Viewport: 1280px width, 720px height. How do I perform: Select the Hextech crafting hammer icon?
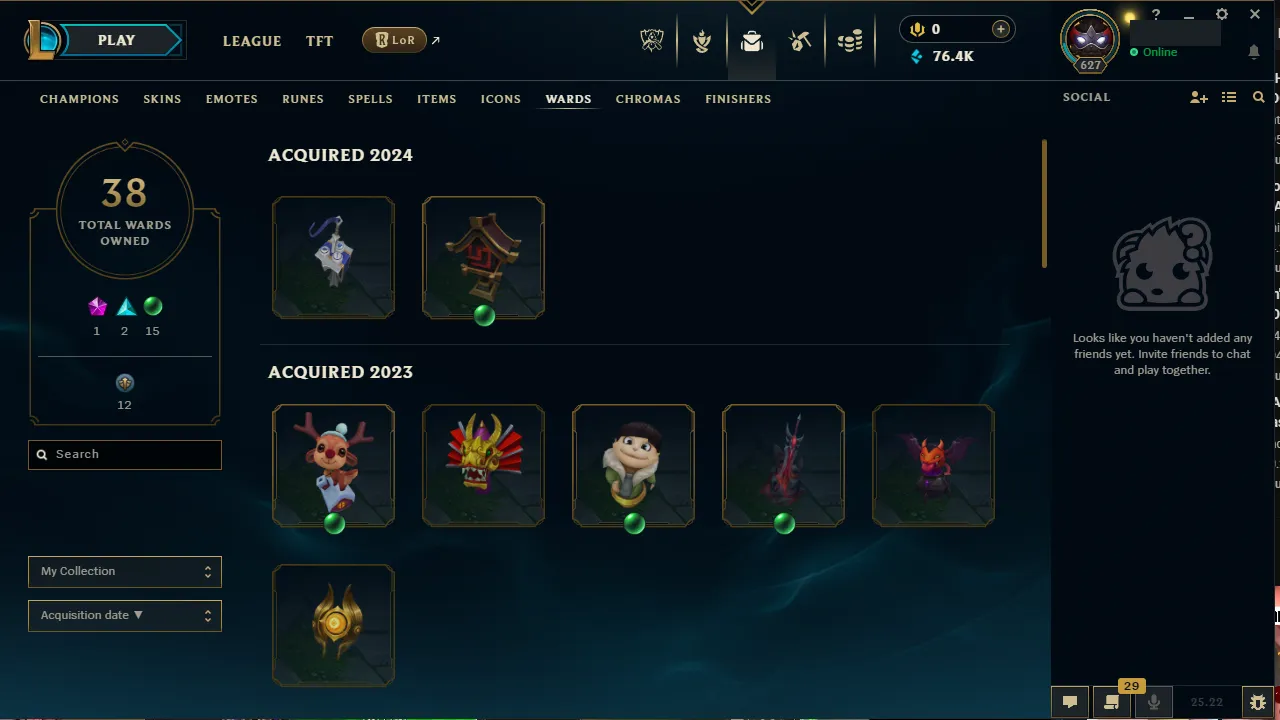coord(800,41)
